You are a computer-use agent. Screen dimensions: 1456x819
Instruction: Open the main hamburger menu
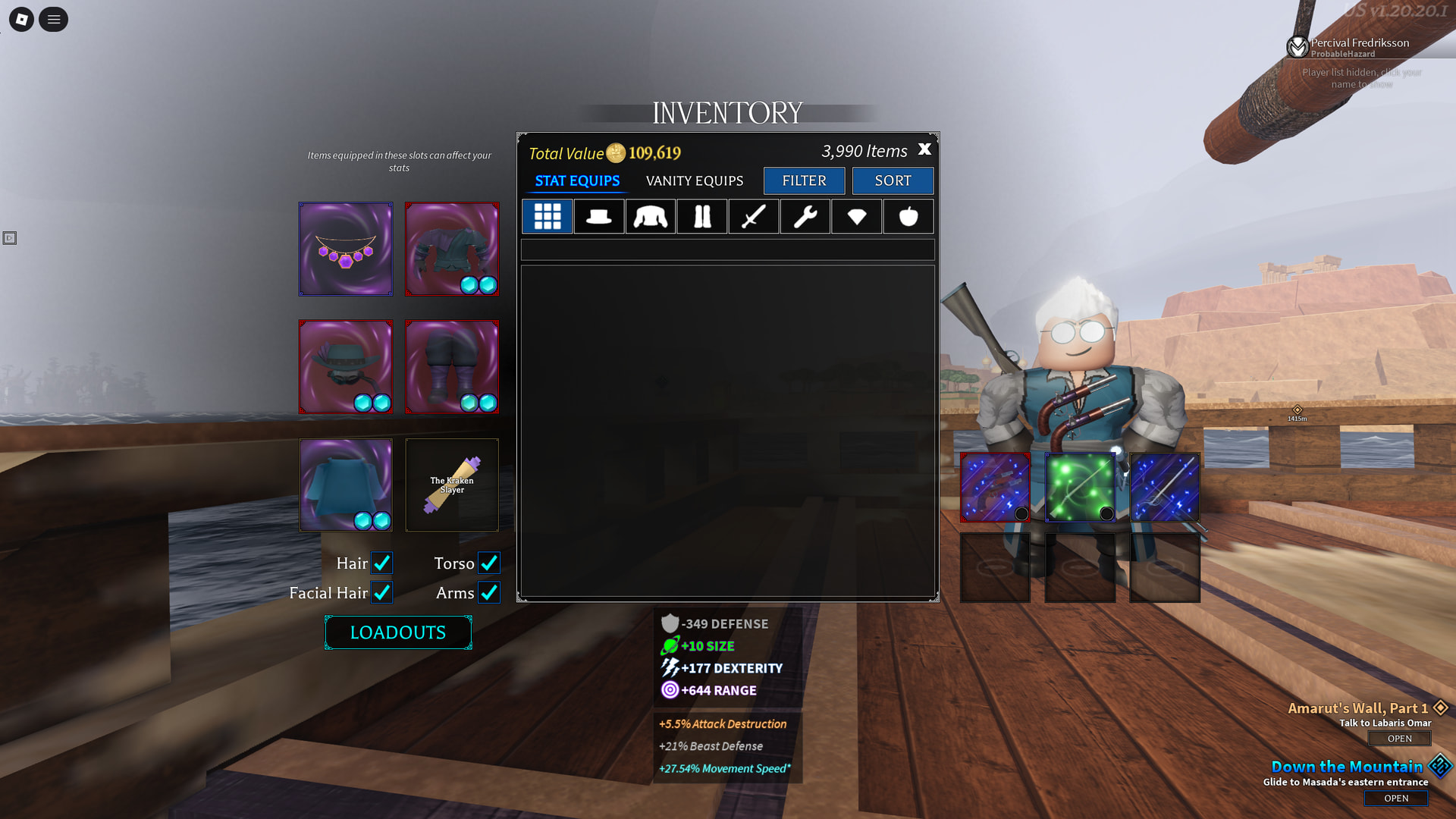52,19
